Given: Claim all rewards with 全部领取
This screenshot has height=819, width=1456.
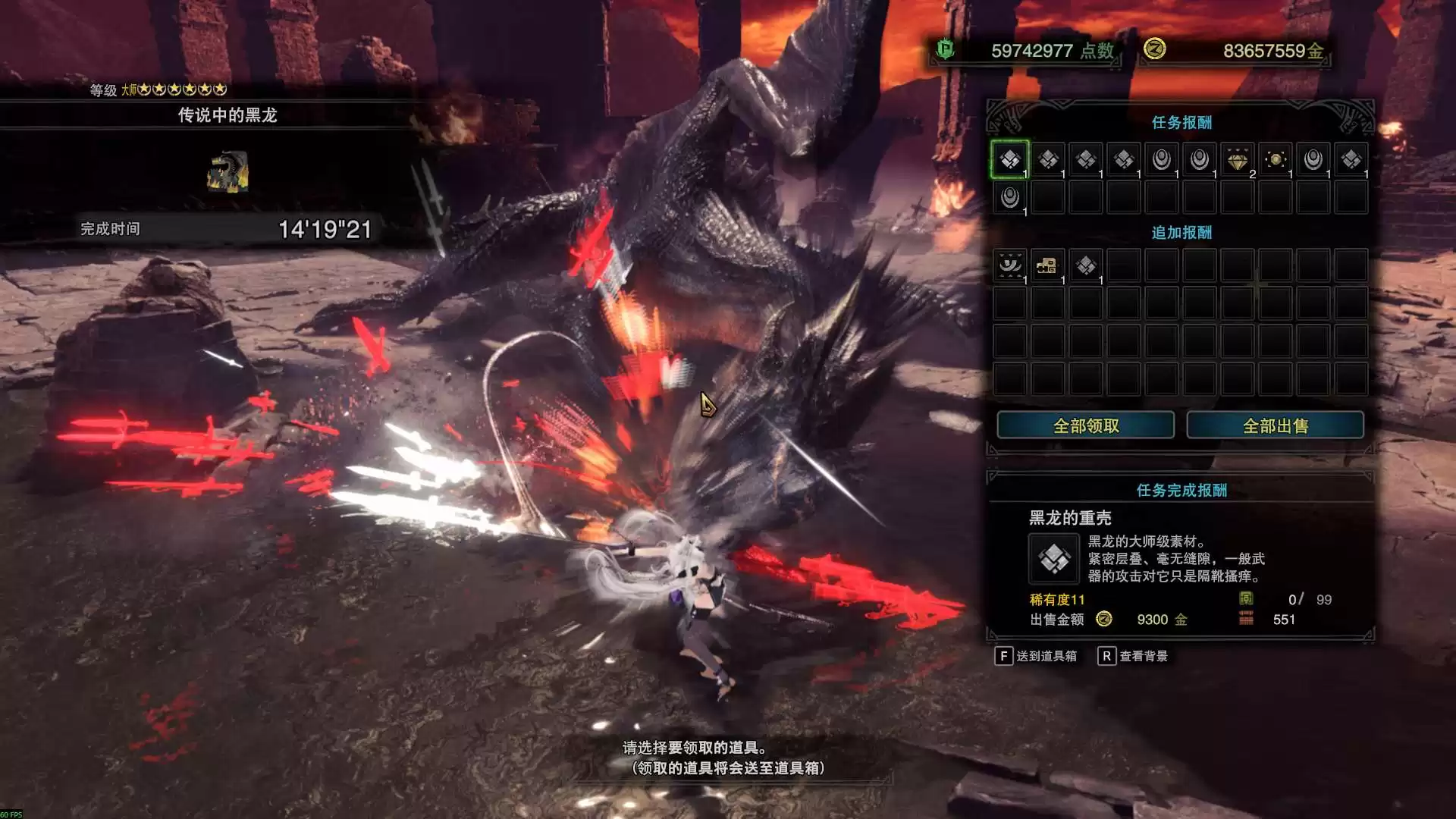Looking at the screenshot, I should pos(1085,425).
